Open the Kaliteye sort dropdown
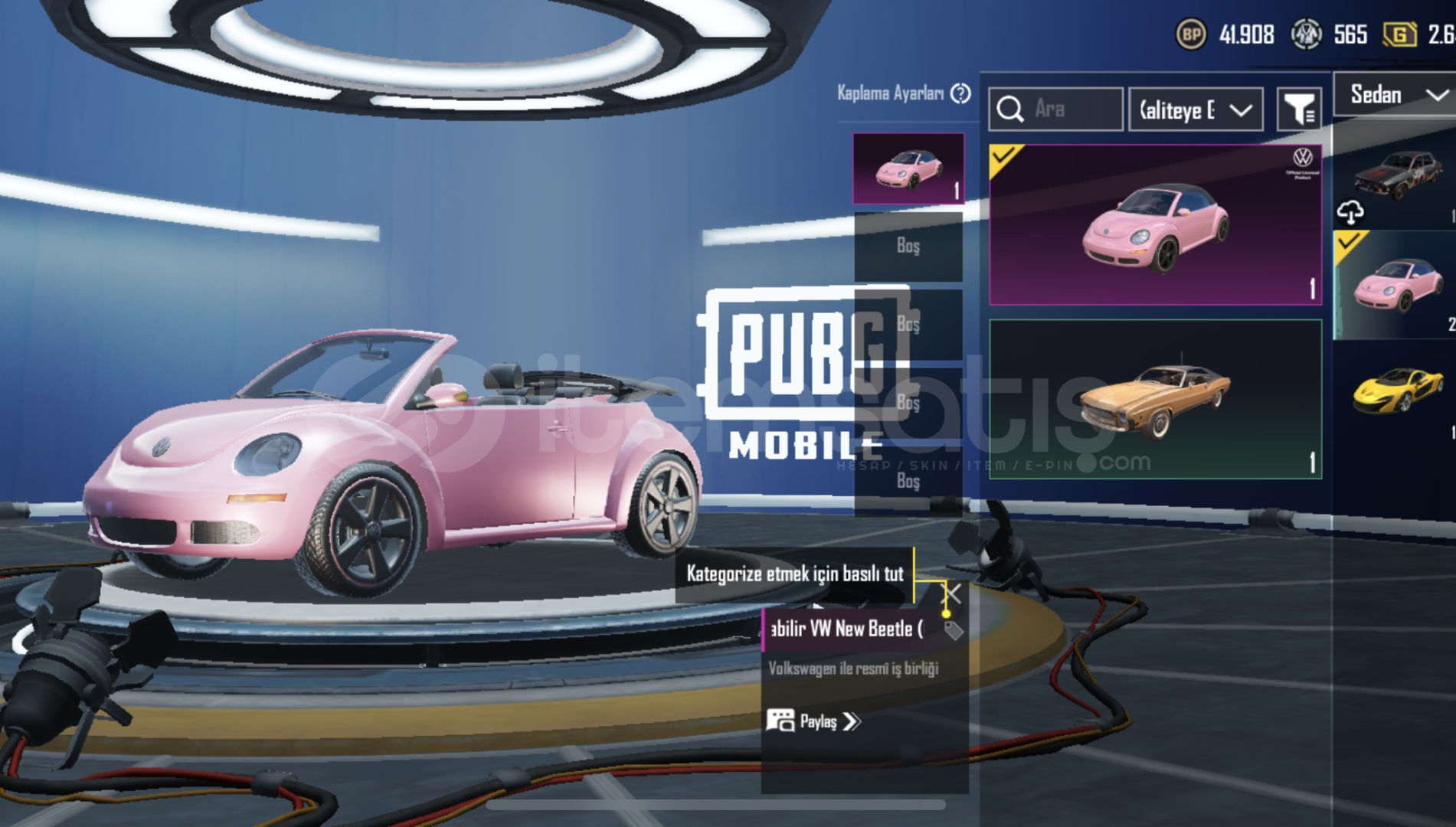 tap(1196, 110)
